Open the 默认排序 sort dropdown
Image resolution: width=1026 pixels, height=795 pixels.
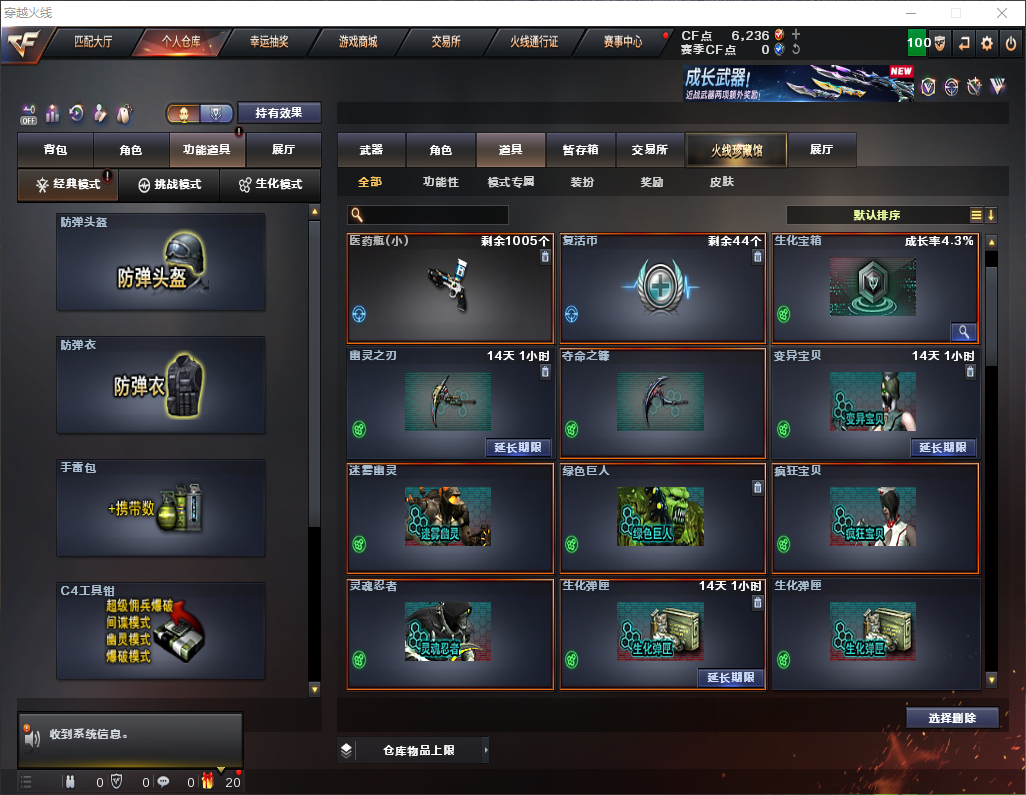click(x=877, y=215)
